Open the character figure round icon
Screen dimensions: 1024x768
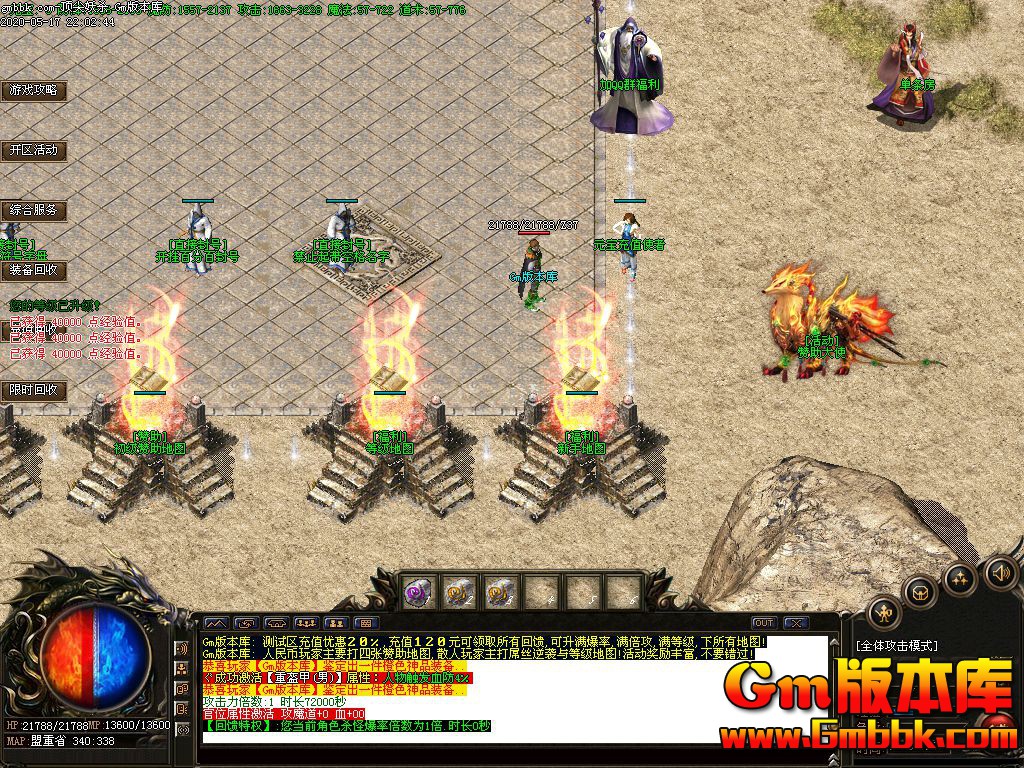click(x=884, y=612)
